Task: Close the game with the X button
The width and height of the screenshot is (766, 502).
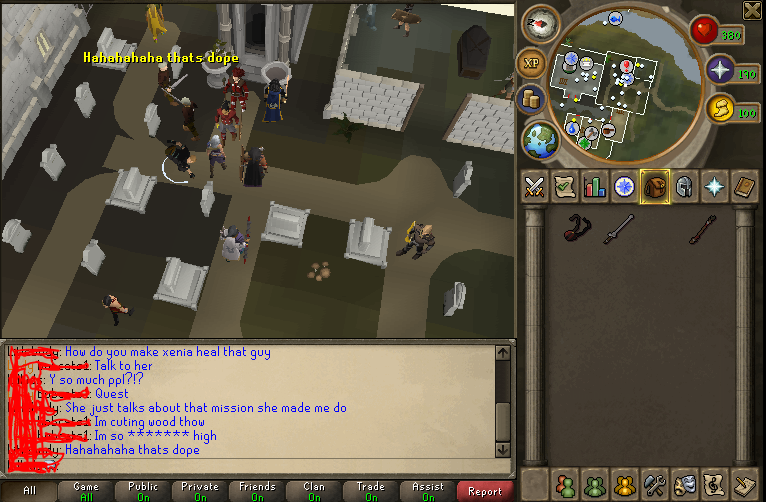Action: point(752,10)
